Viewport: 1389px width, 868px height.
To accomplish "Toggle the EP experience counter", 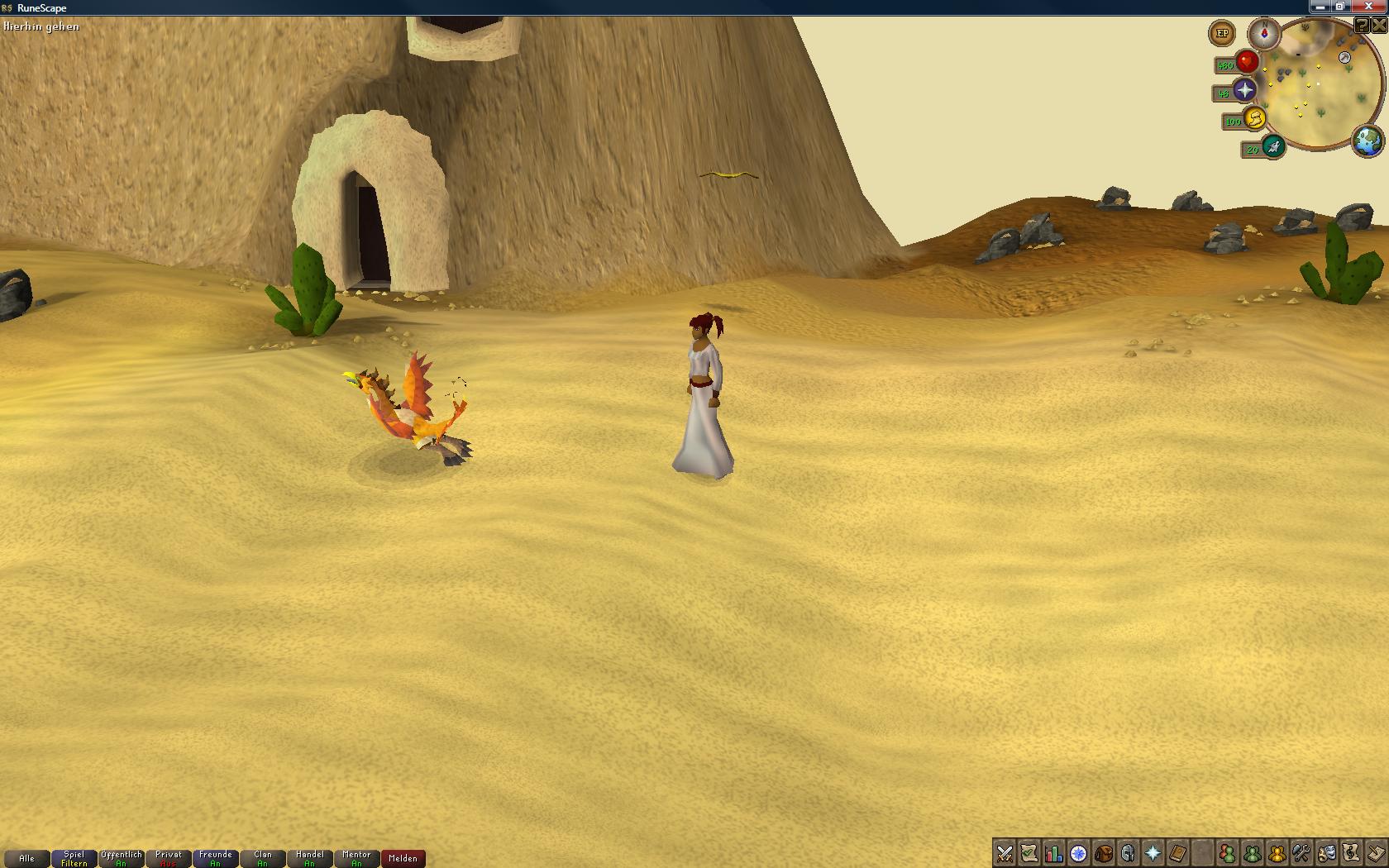I will (x=1222, y=34).
